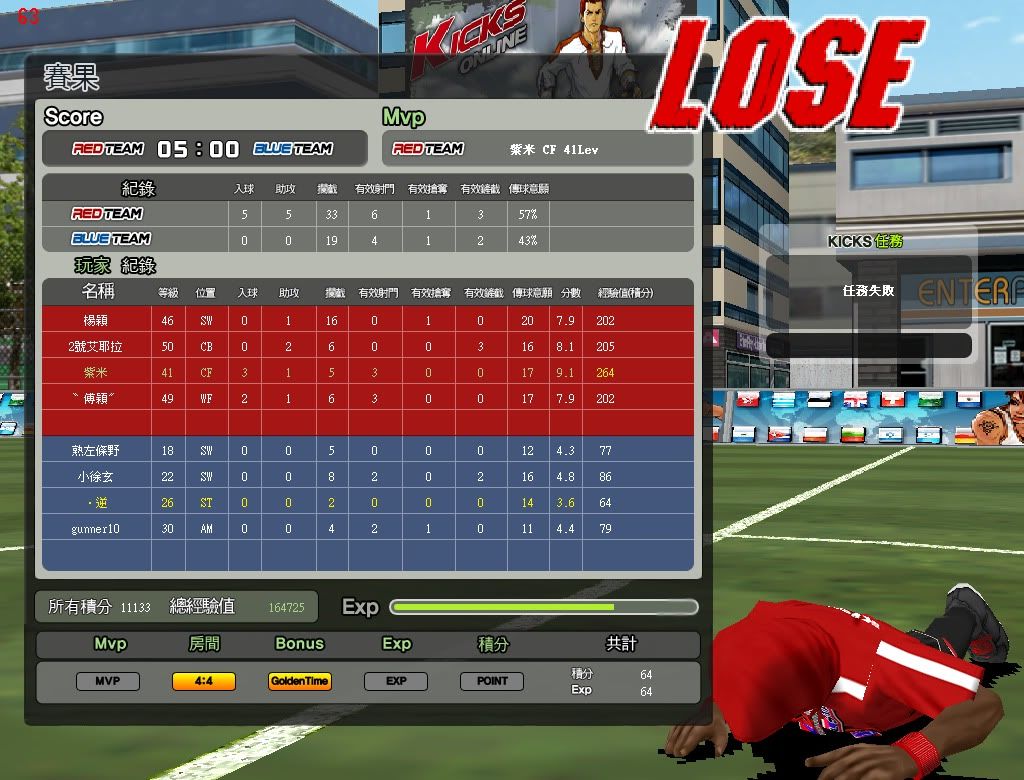The image size is (1024, 780).
Task: Activate the GoldenTime bonus button
Action: 300,681
